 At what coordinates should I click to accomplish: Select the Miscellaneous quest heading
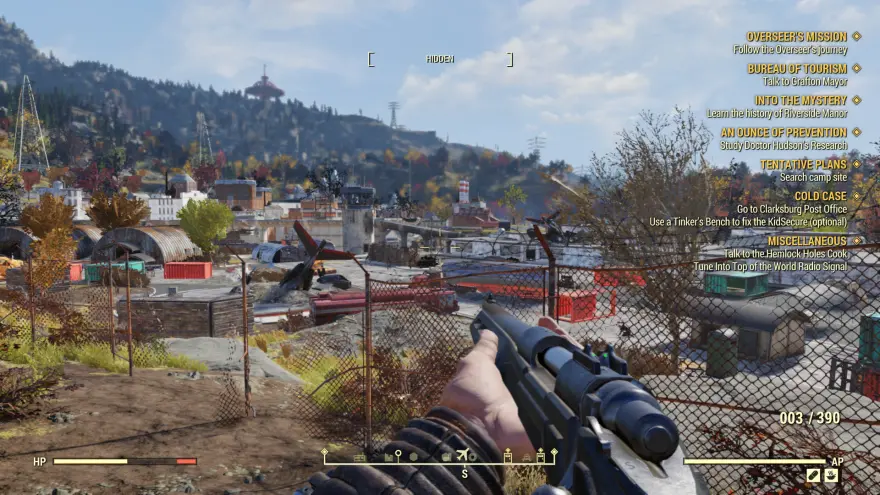pos(807,241)
